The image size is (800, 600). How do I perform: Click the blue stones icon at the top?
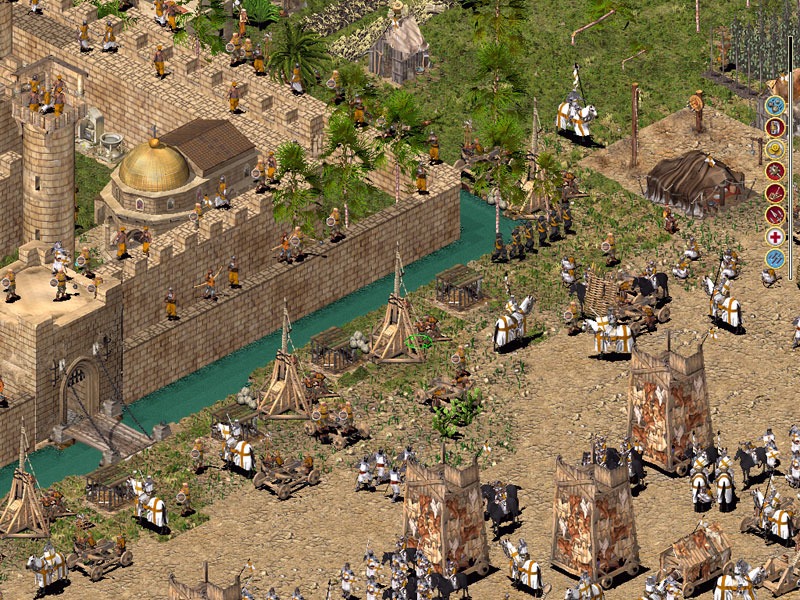click(775, 105)
